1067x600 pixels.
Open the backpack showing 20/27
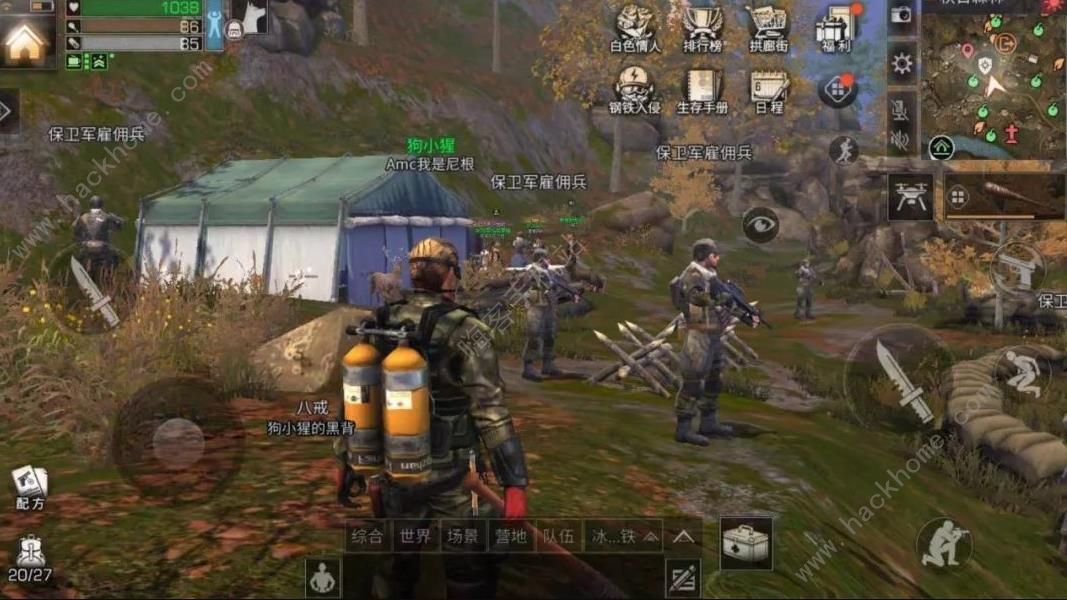point(29,558)
